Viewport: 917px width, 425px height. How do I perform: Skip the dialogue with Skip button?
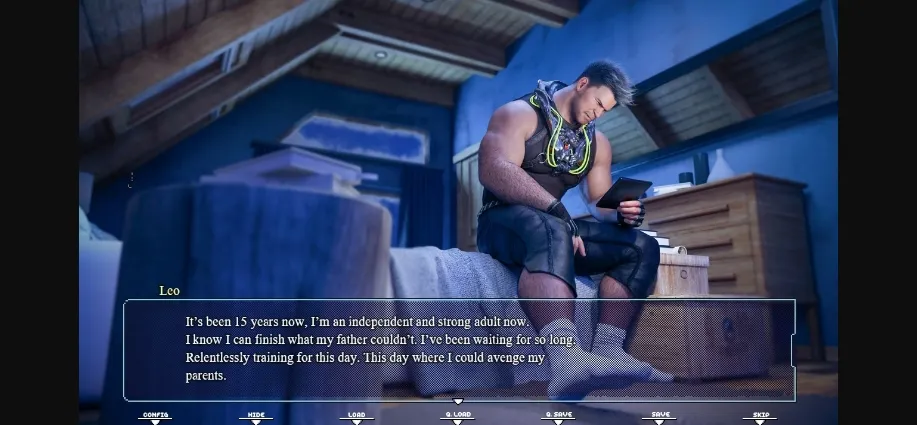click(760, 415)
